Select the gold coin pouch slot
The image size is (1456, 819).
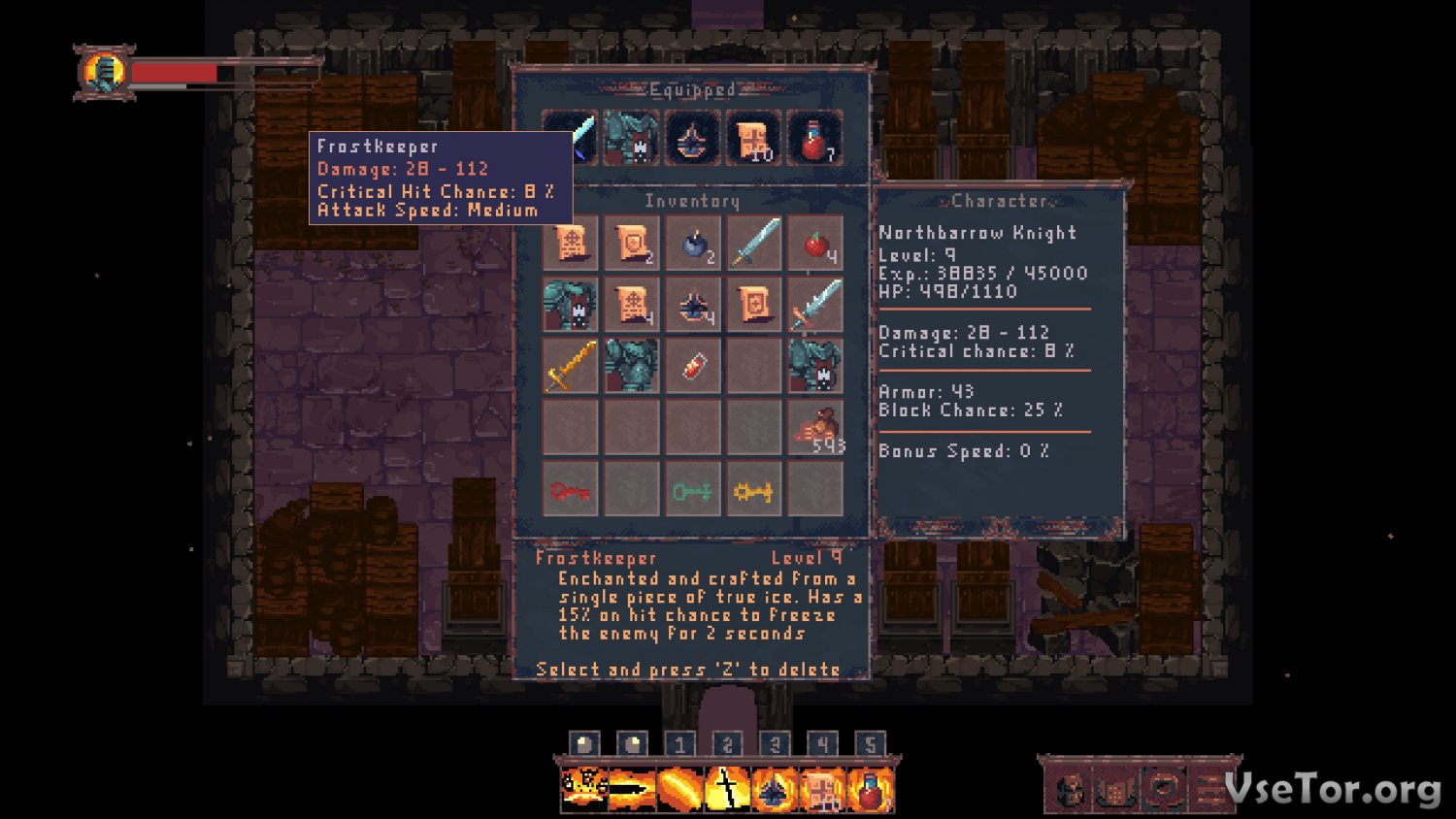coord(815,428)
